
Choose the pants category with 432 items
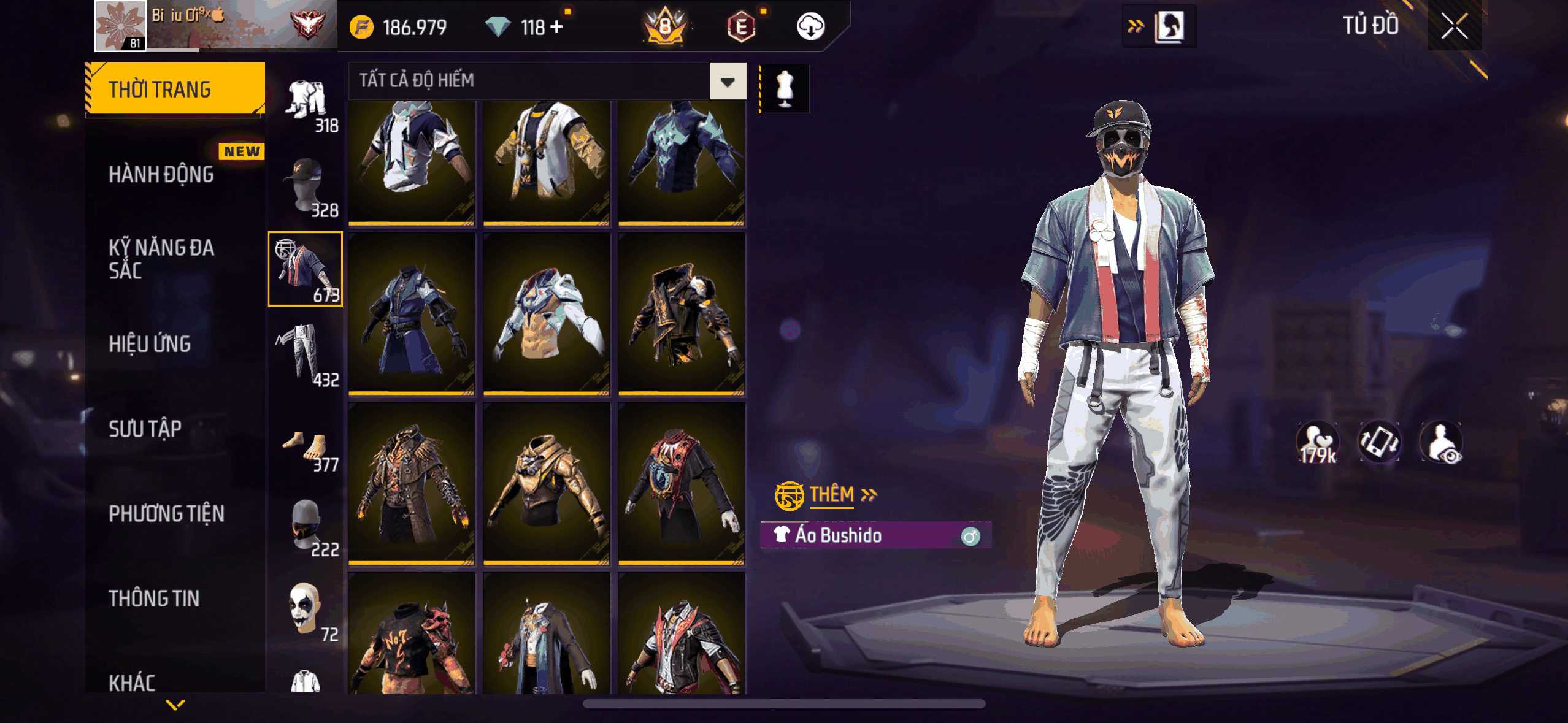click(306, 354)
